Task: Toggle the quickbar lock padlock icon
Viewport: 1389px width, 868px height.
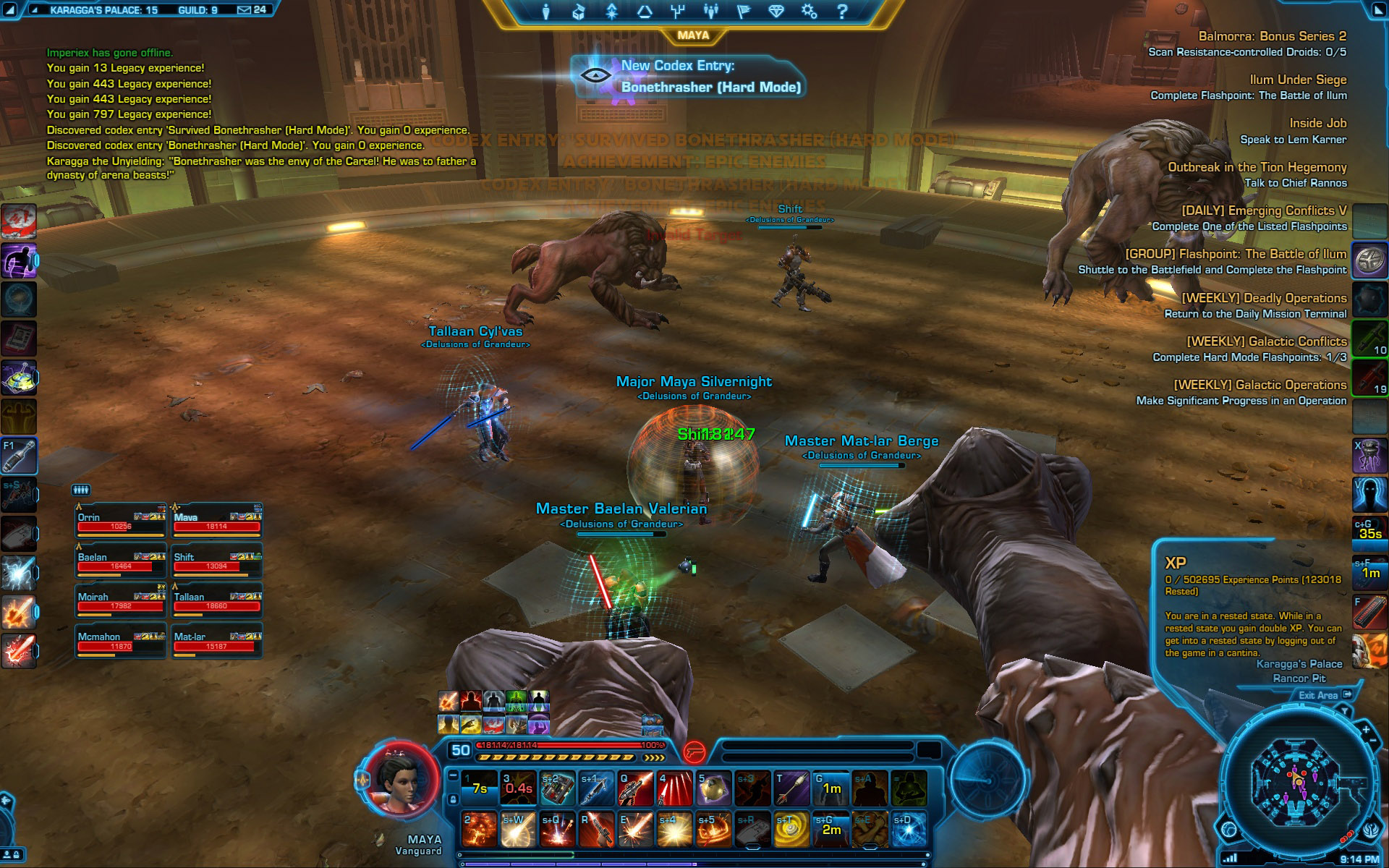Action: (453, 799)
